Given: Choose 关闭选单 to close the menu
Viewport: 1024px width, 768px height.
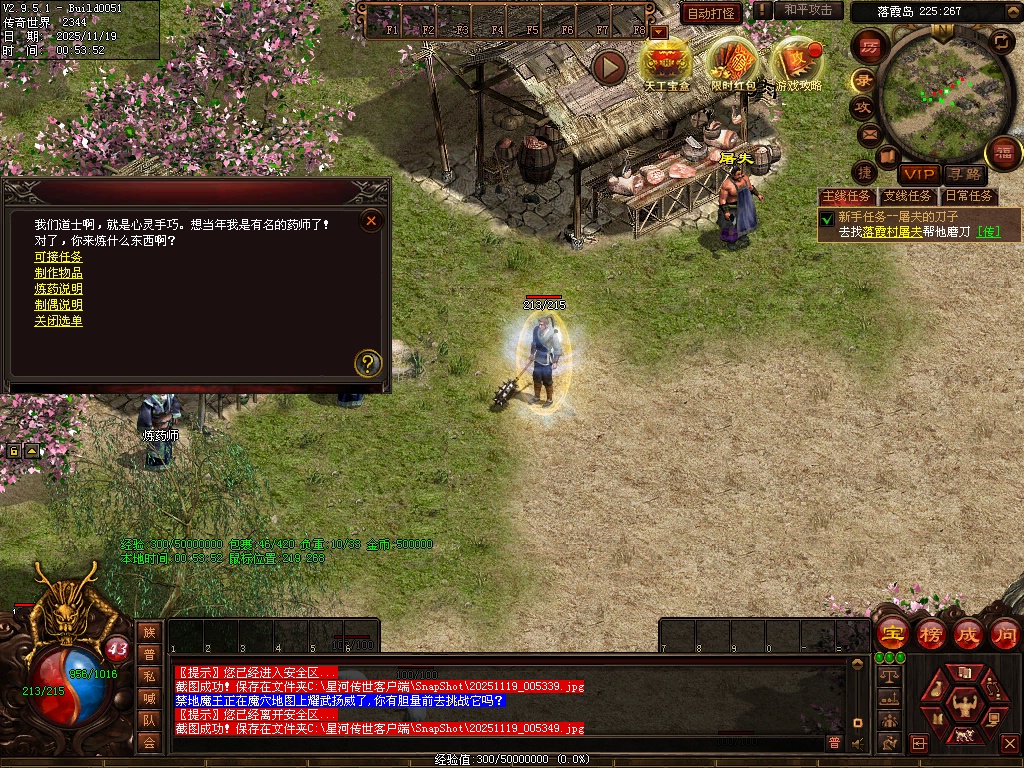Looking at the screenshot, I should 58,321.
